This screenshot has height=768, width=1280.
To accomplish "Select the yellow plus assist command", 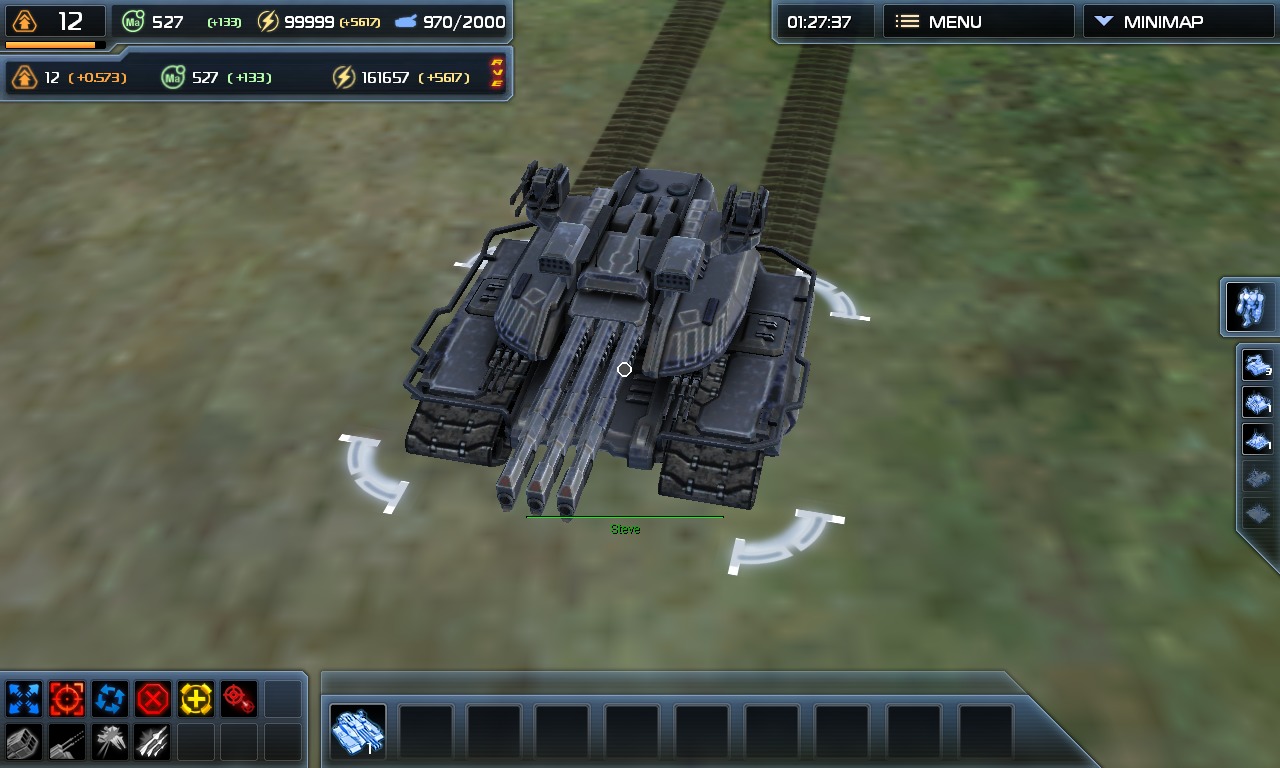I will pos(196,698).
